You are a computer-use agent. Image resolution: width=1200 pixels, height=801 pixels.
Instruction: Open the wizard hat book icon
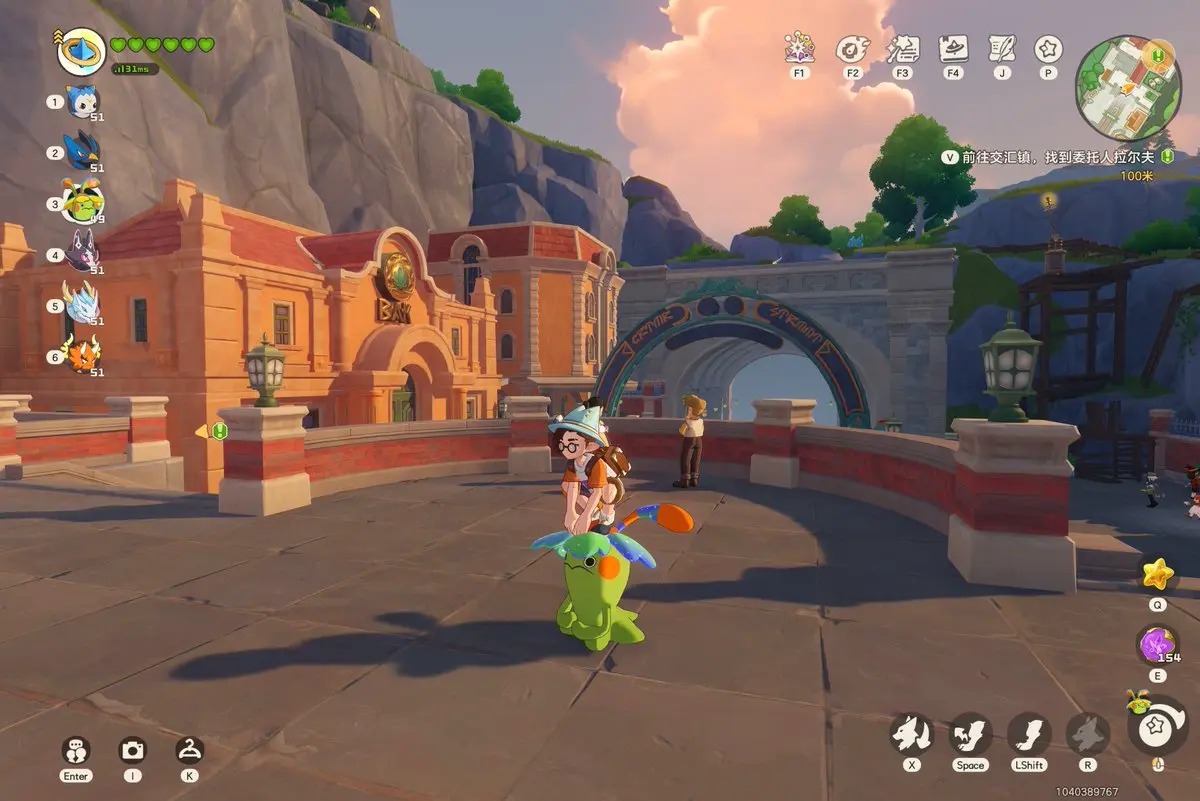953,47
